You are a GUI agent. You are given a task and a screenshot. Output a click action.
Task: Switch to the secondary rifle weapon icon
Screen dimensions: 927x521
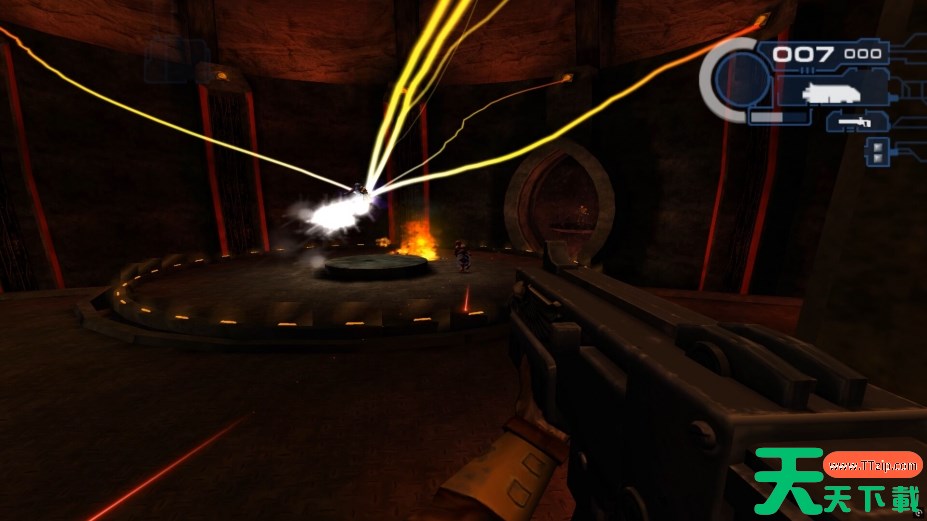coord(853,122)
